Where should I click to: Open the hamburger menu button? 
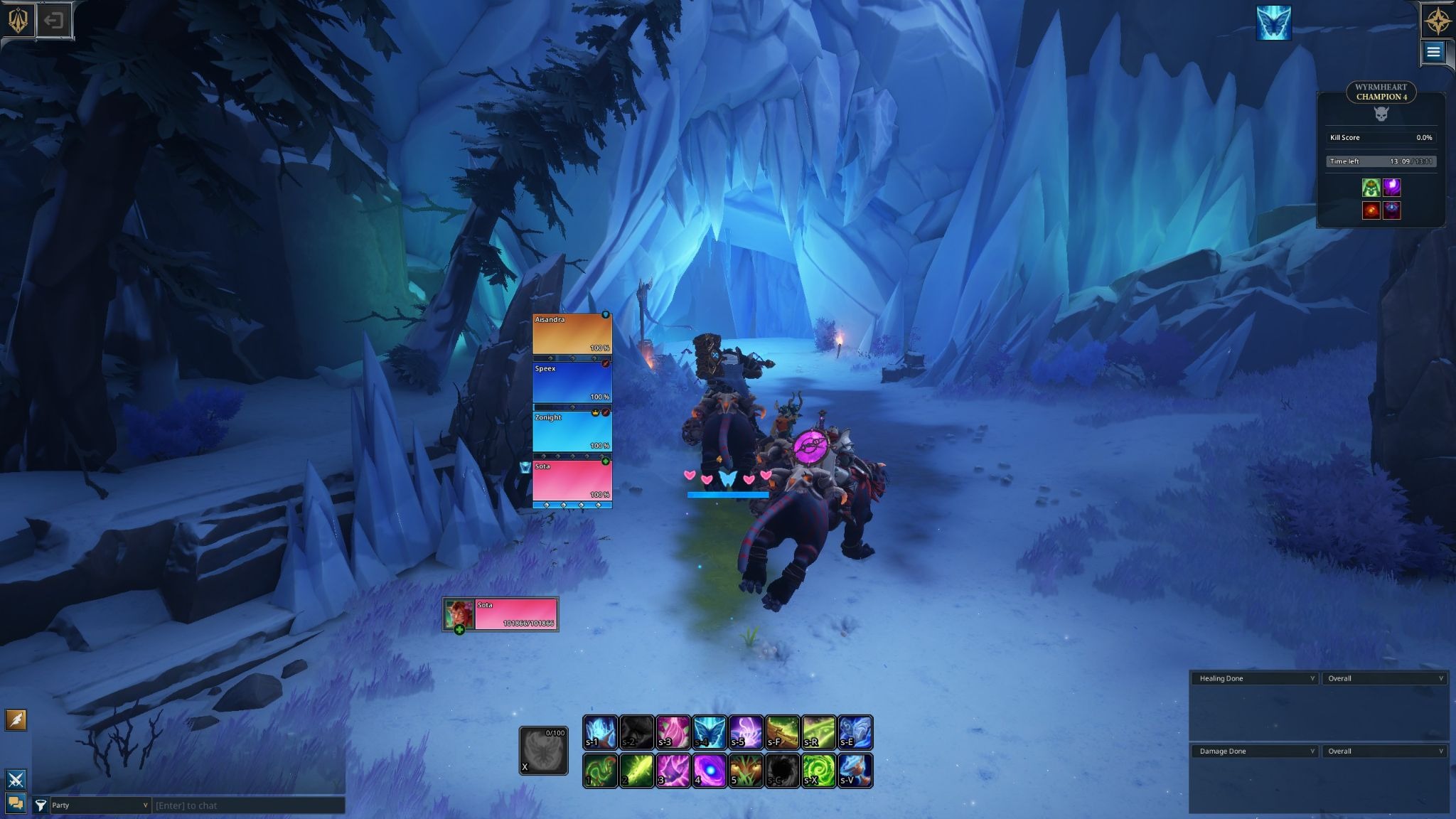coord(1433,52)
